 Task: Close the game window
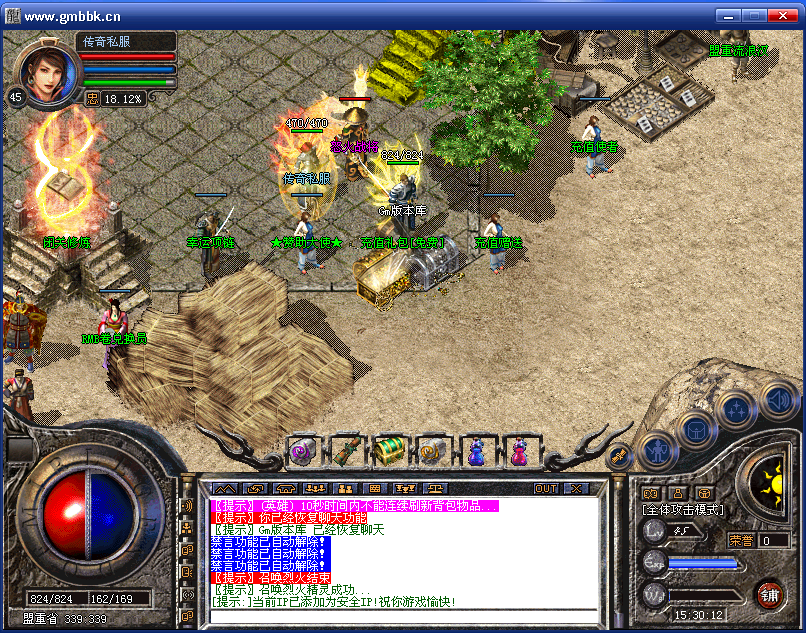coord(786,16)
